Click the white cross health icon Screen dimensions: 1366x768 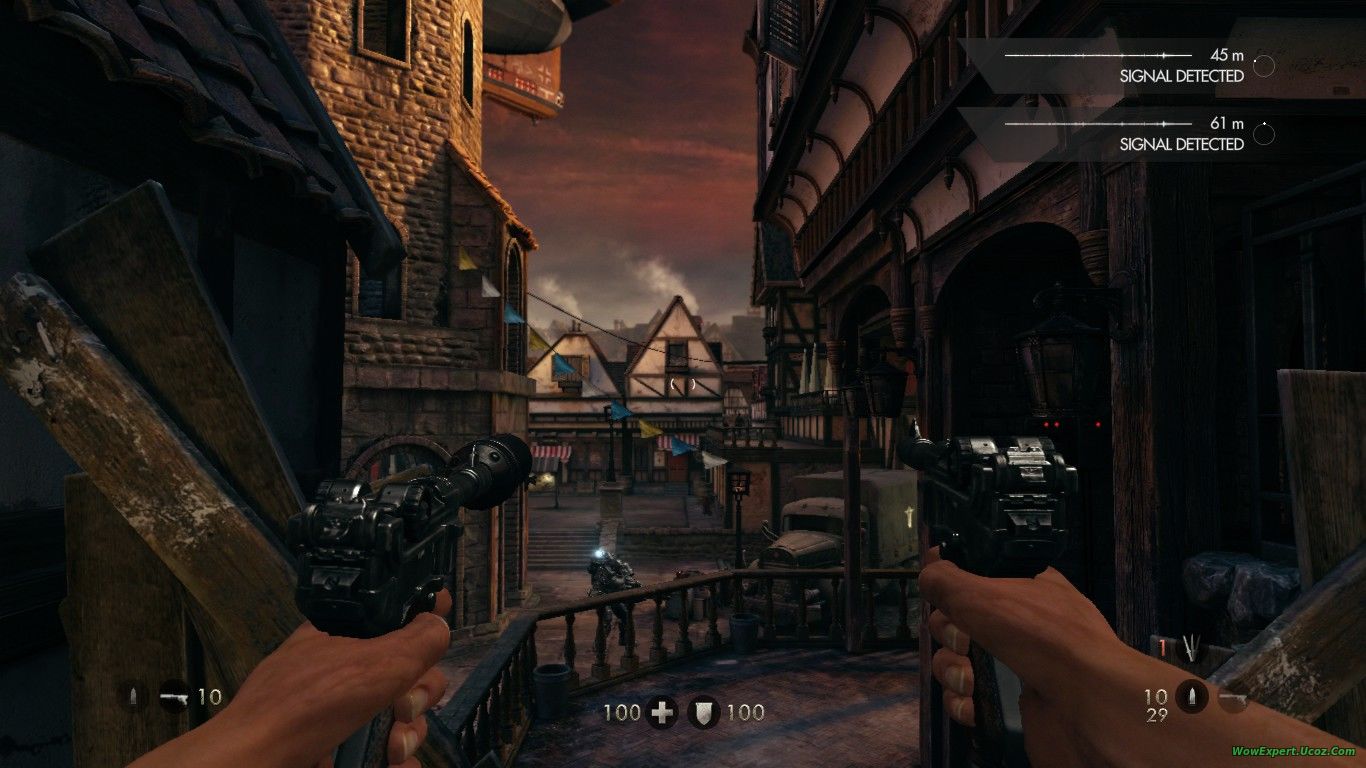tap(662, 712)
